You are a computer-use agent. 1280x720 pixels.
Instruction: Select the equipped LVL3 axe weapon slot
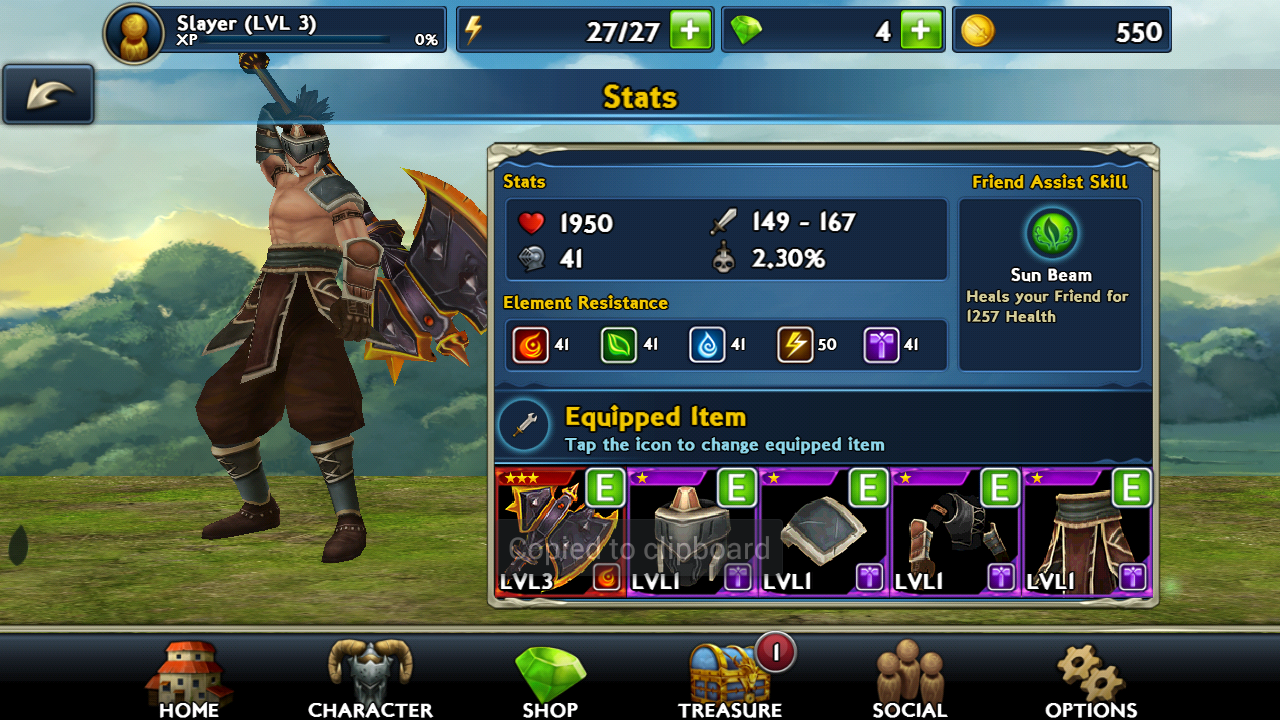coord(560,532)
